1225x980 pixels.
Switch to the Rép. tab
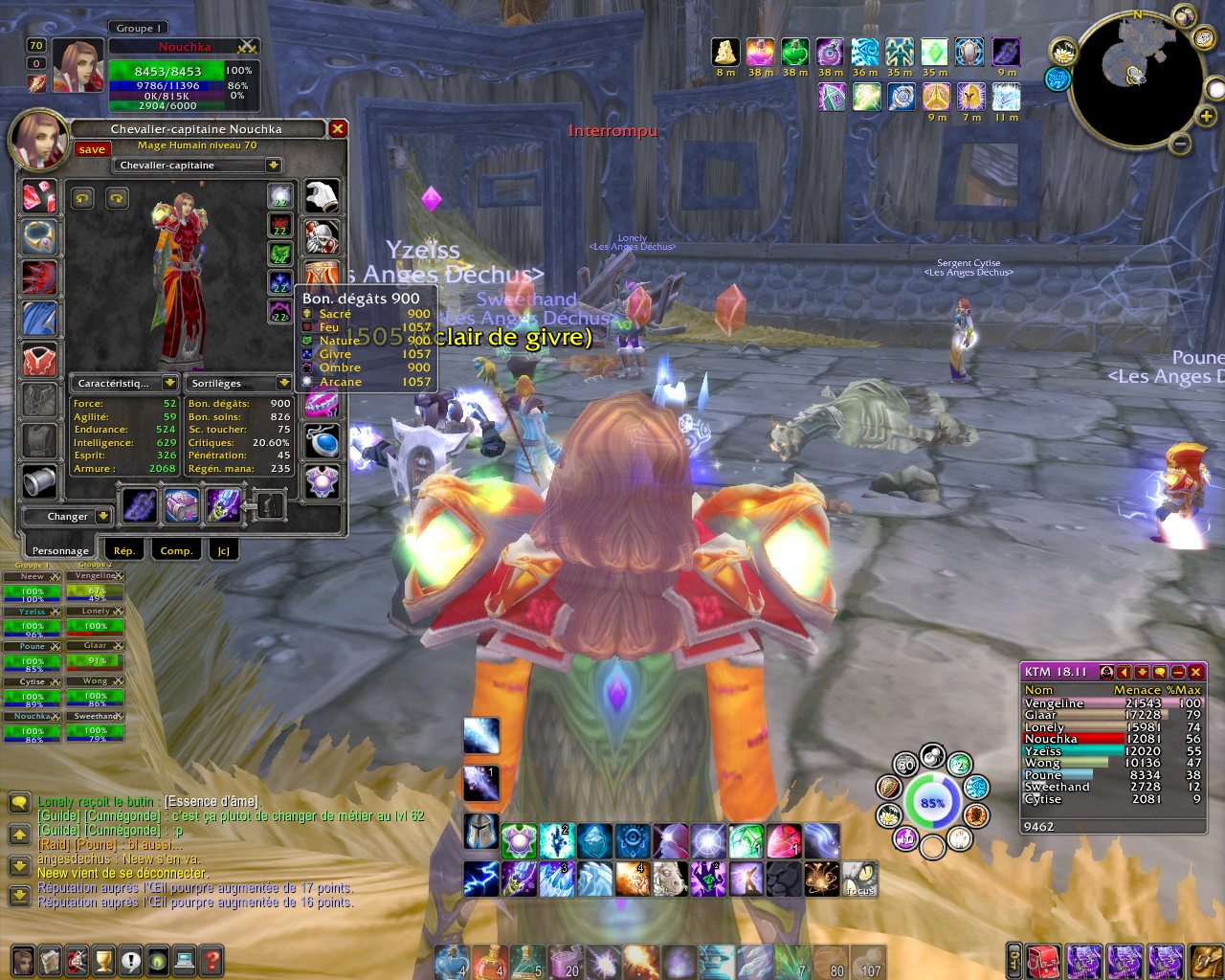click(124, 550)
